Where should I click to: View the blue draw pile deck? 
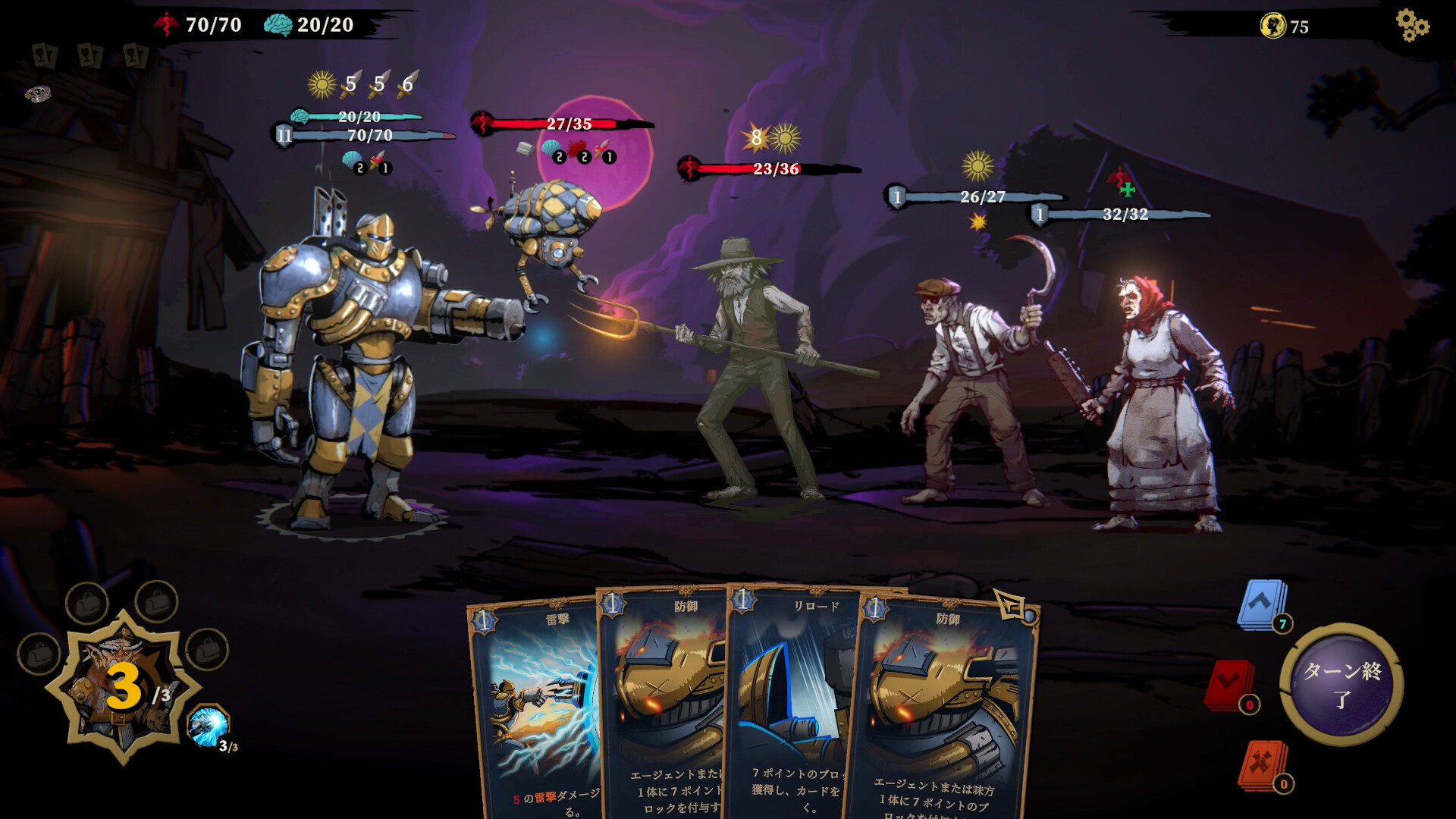[1263, 605]
